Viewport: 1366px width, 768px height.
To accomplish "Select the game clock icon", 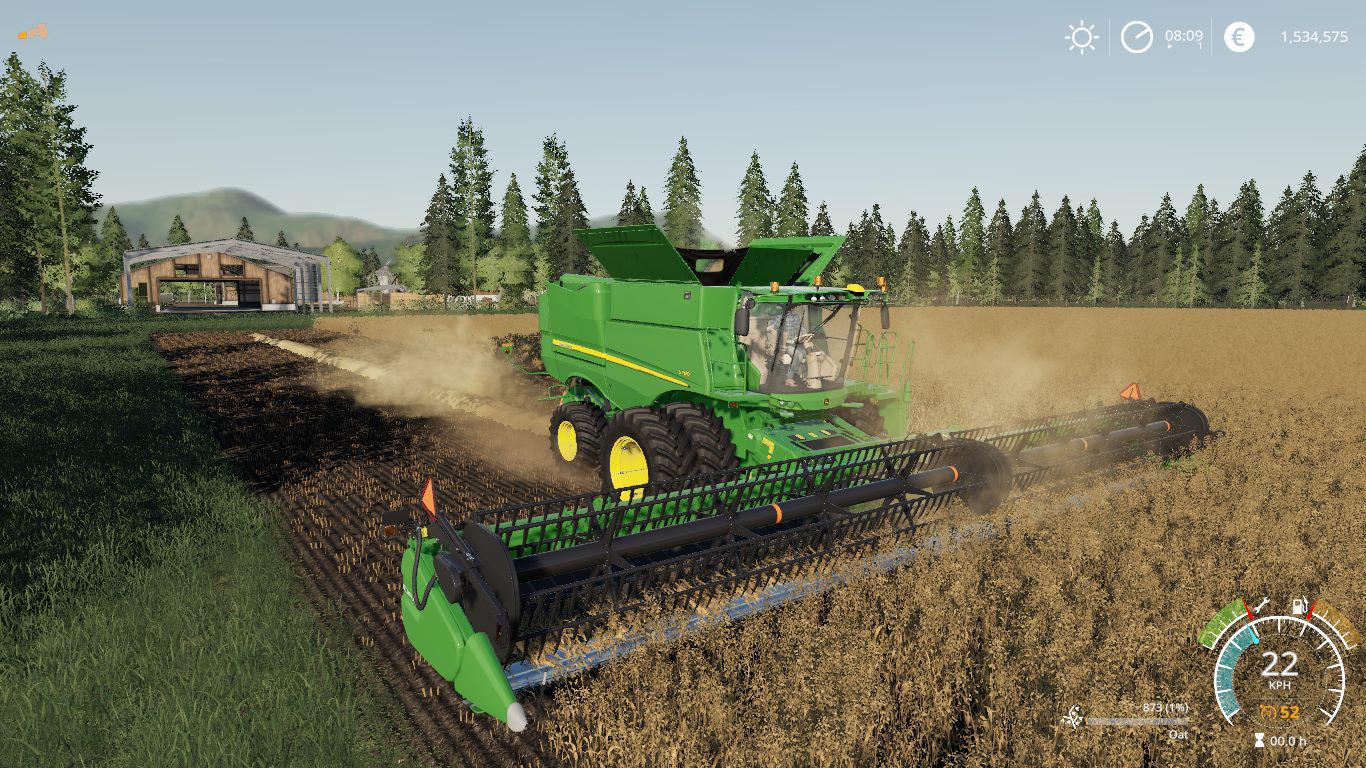I will point(1136,37).
